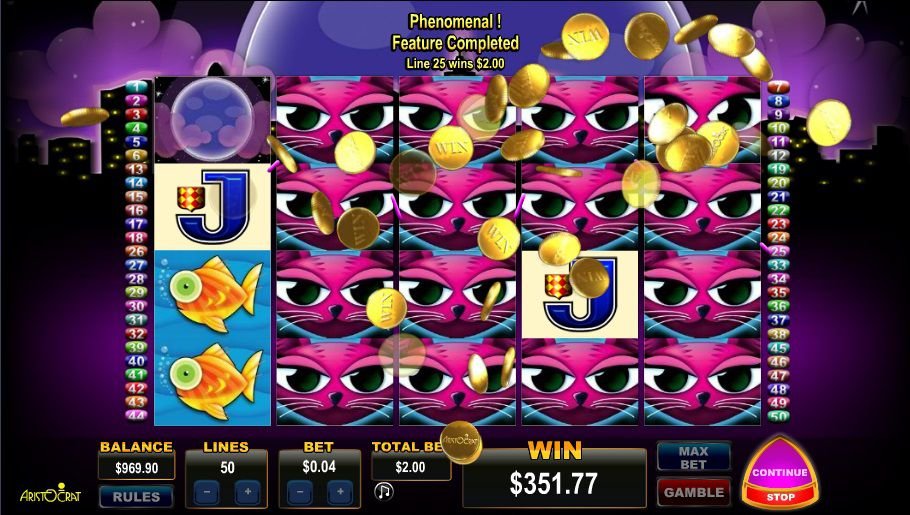Open the Rules screen

(x=136, y=496)
